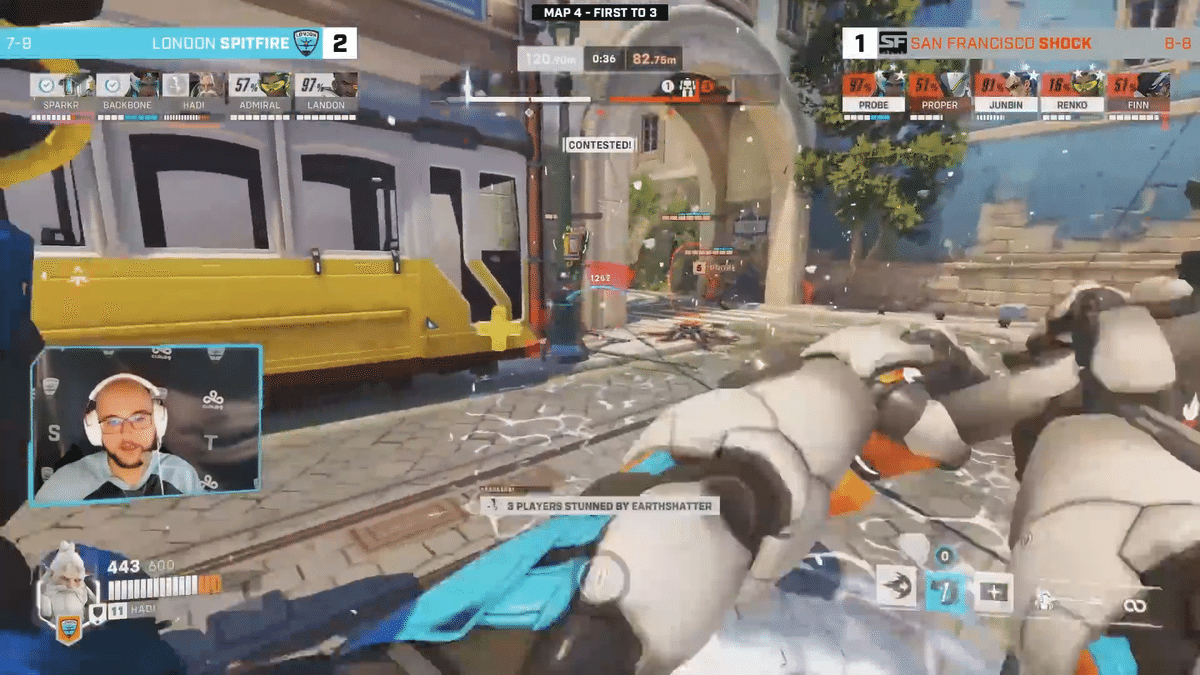Click the plus-sign shield ability icon

tap(993, 592)
